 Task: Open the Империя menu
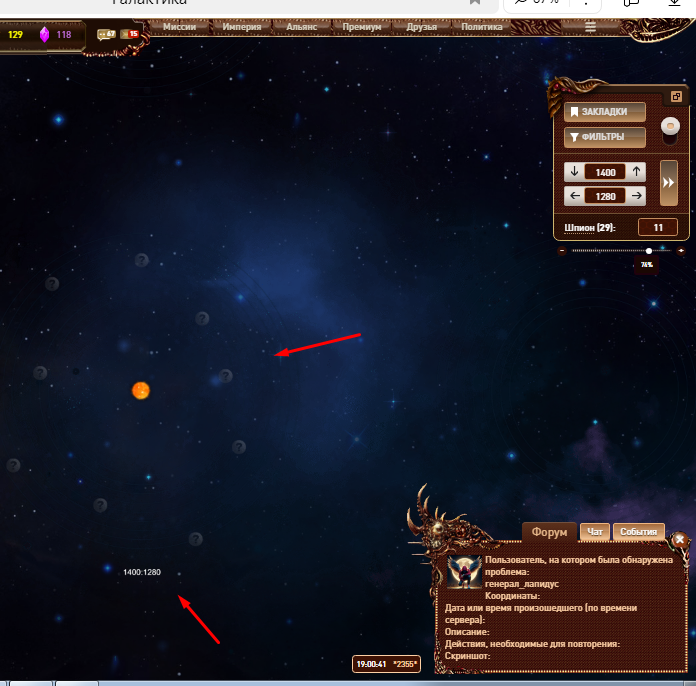pyautogui.click(x=242, y=27)
